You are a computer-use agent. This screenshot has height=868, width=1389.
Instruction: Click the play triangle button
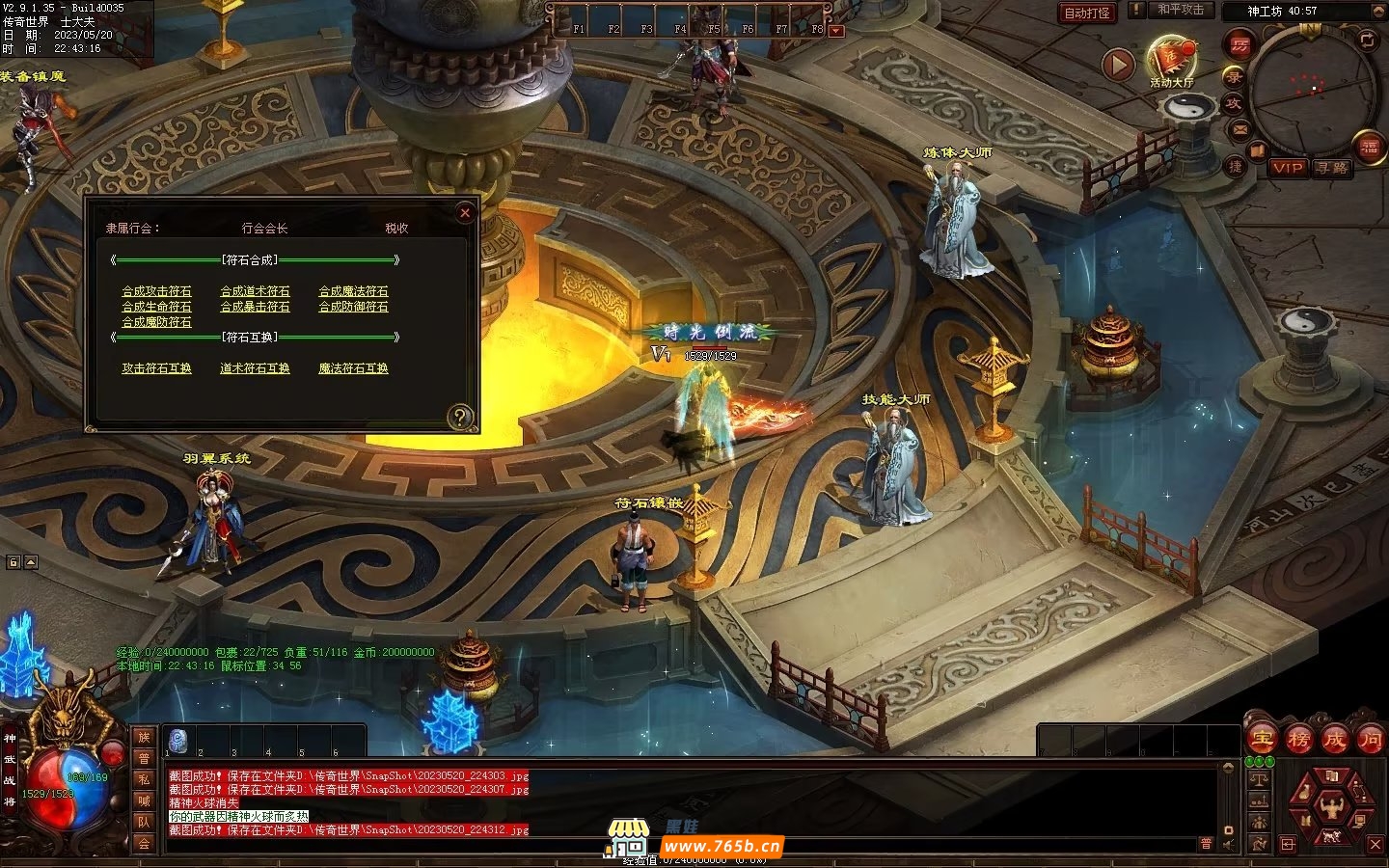click(x=1118, y=65)
